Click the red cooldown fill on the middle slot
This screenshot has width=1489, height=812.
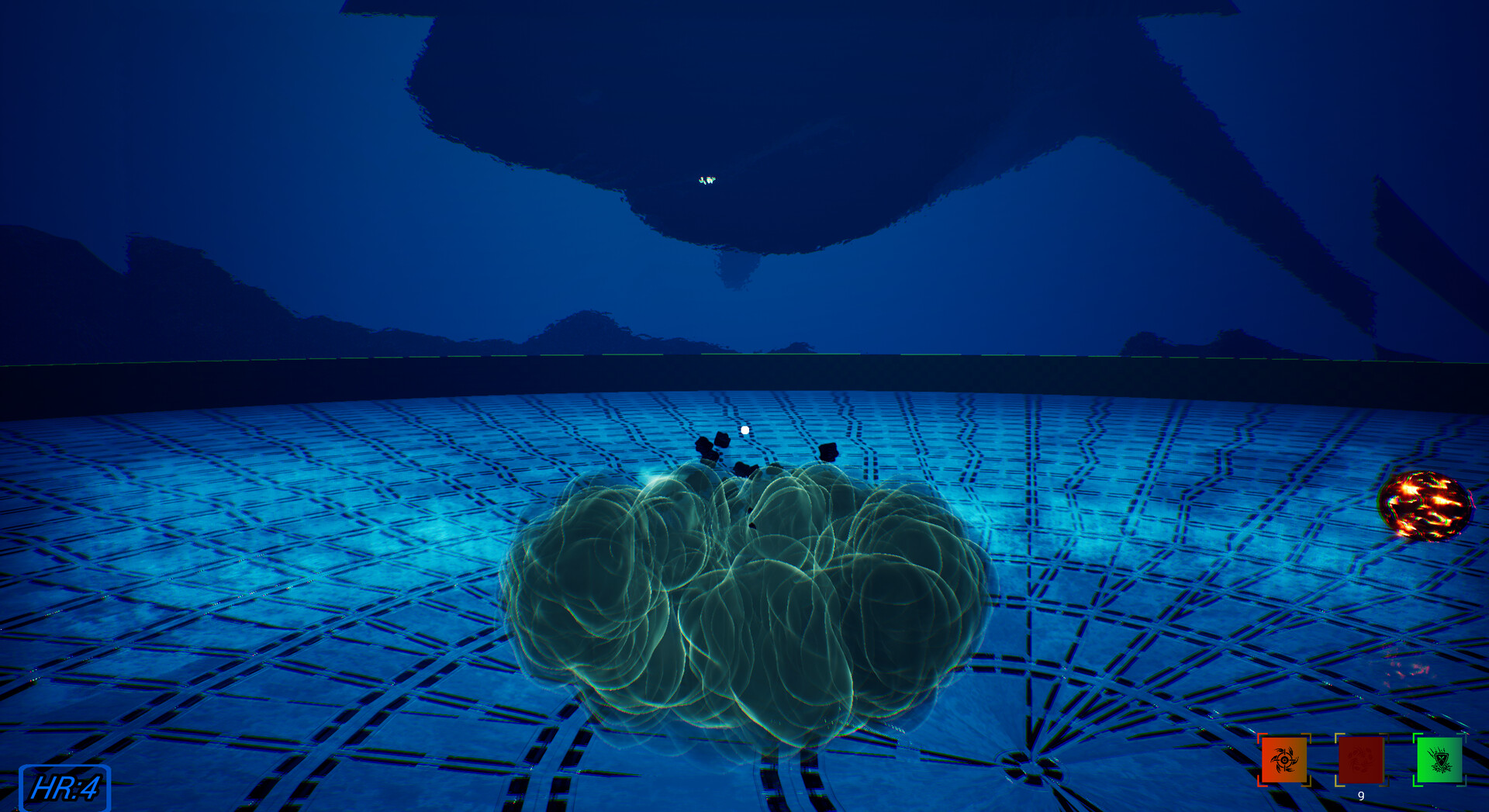(1361, 760)
